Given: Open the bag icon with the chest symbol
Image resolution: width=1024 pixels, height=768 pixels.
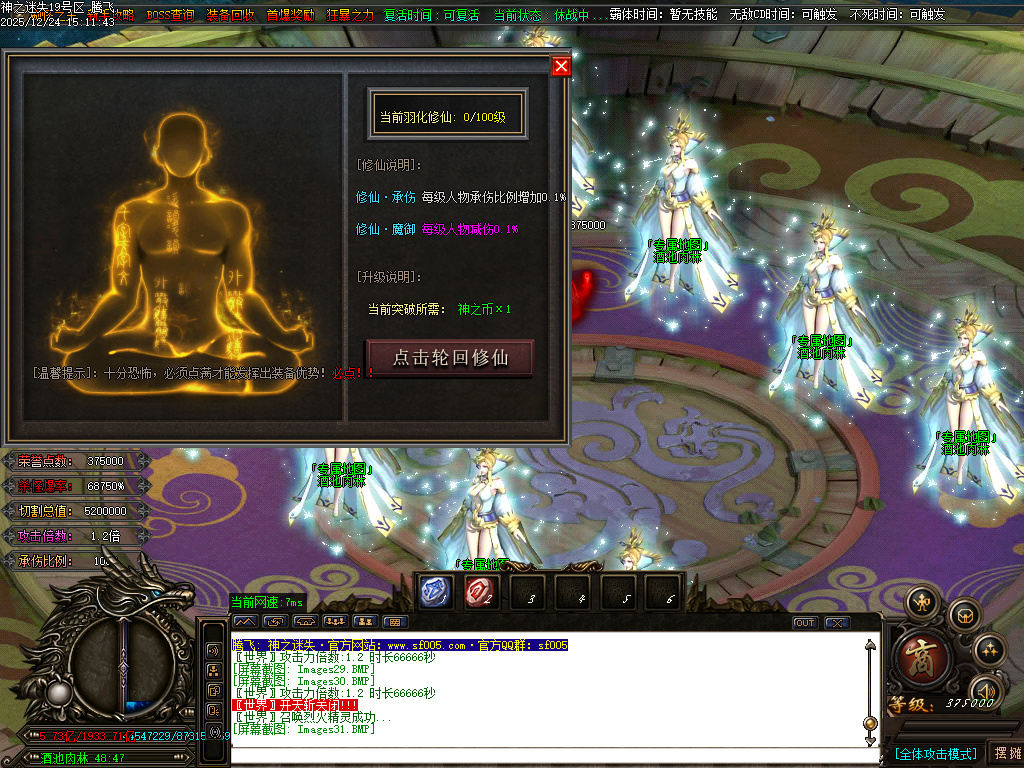Looking at the screenshot, I should (964, 614).
